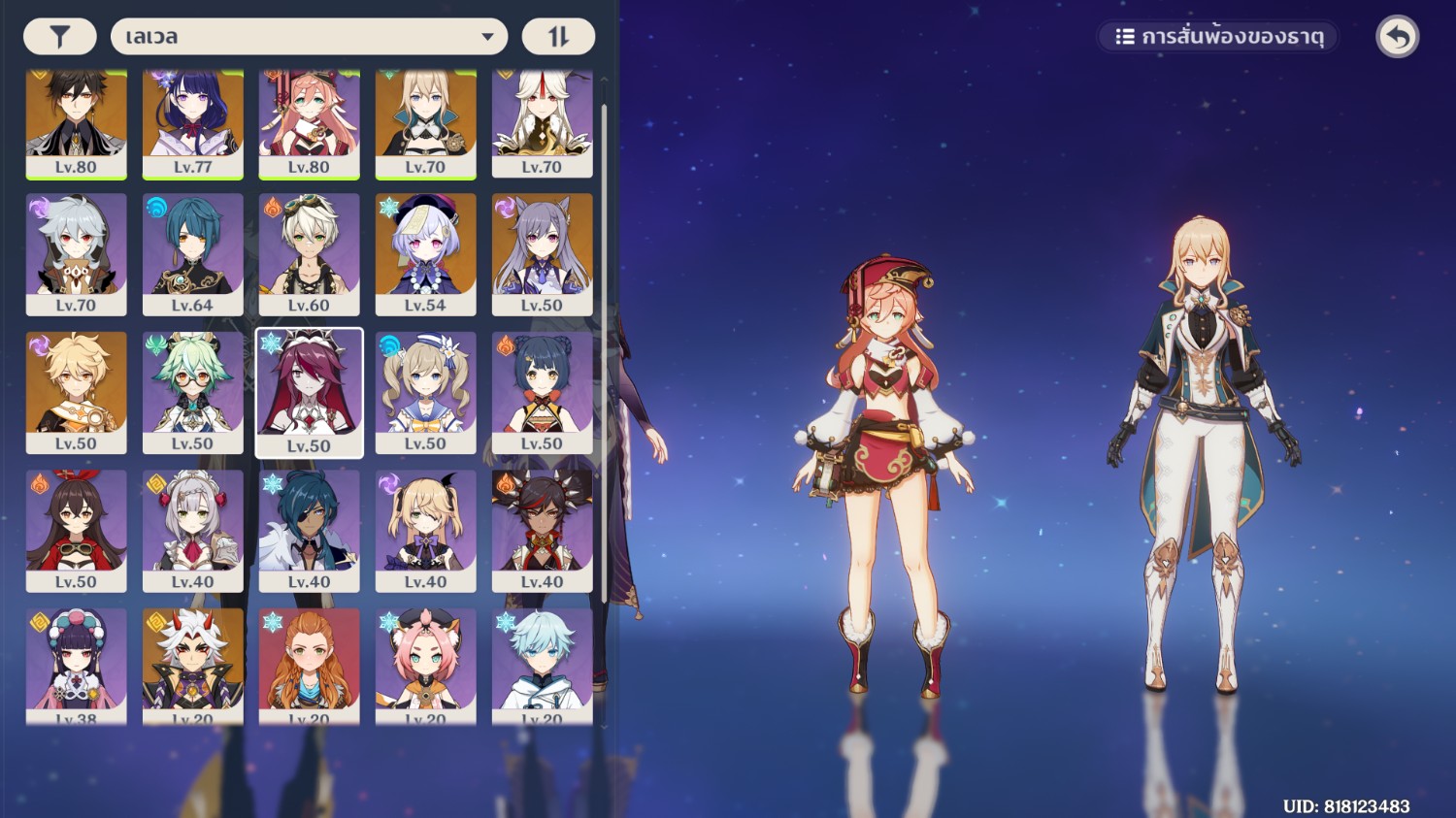Expand the level sort dropdown
The image size is (1456, 818).
tap(309, 37)
